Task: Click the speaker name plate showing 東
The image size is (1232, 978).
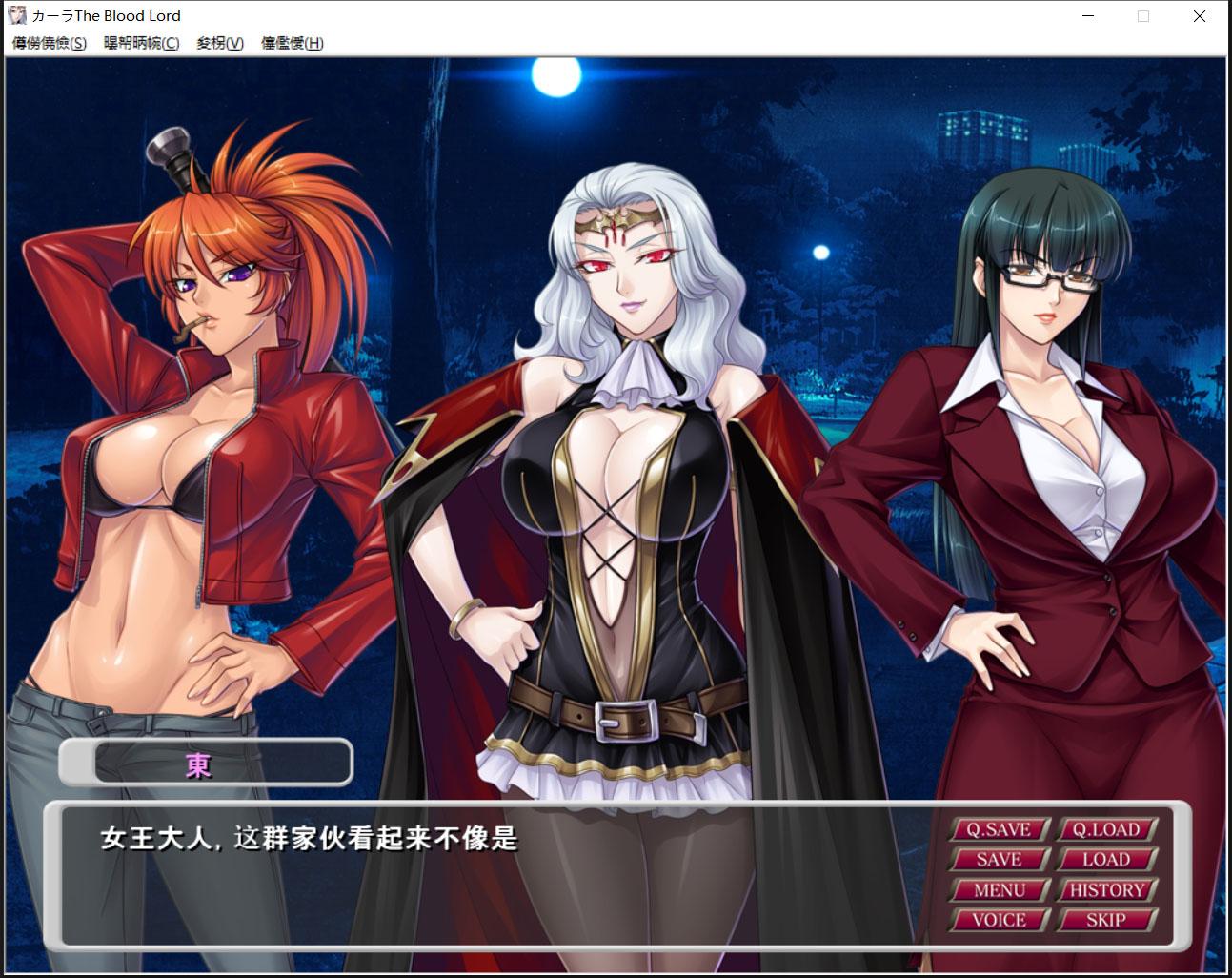Action: coord(205,763)
